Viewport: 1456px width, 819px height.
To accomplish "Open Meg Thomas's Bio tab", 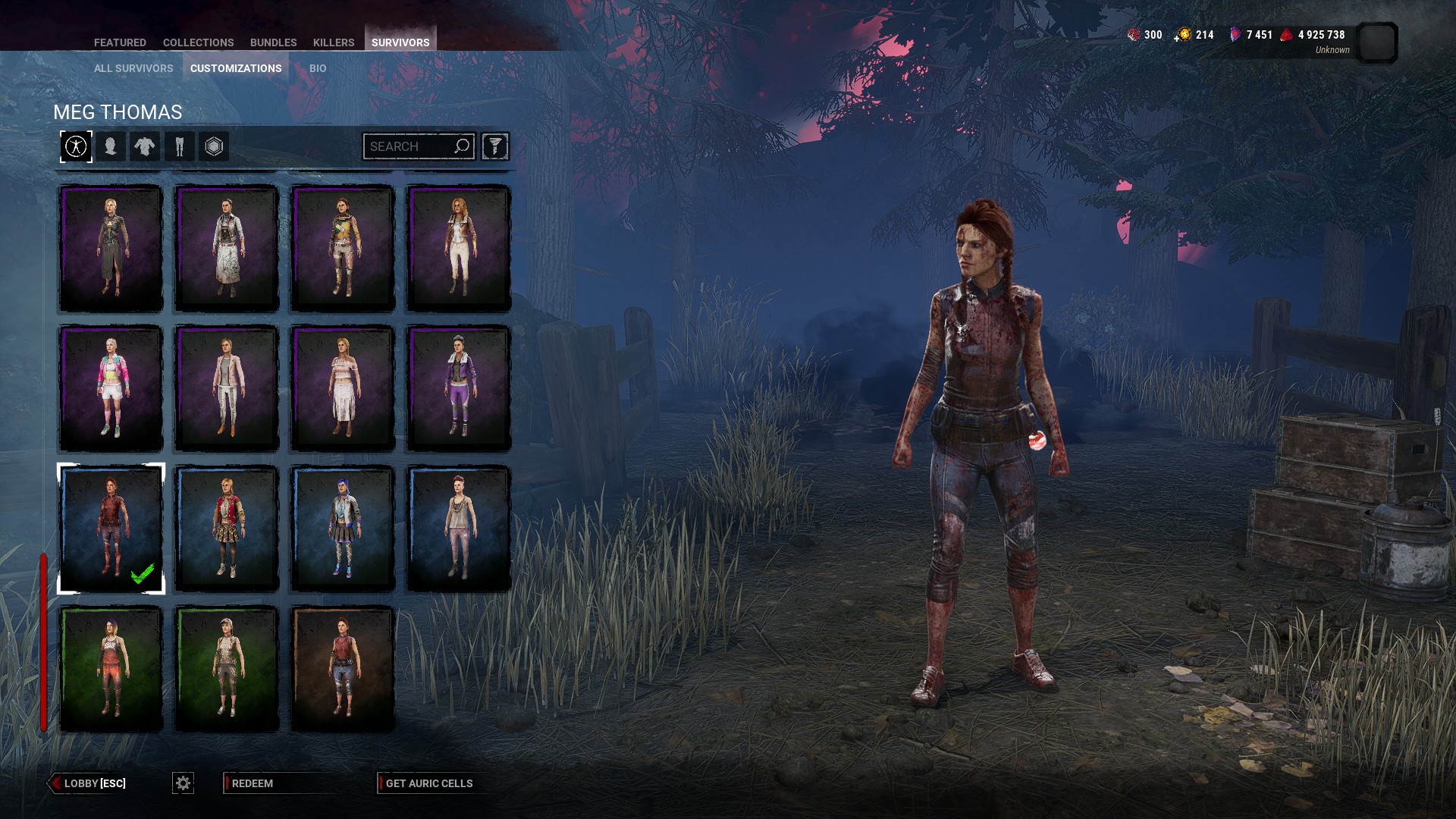I will coord(318,68).
